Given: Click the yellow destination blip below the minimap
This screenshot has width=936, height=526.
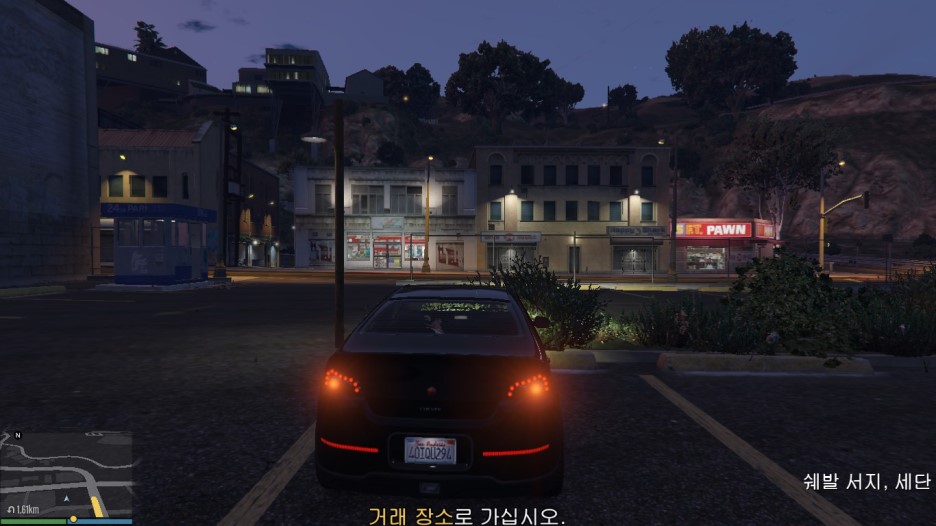Looking at the screenshot, I should [x=73, y=520].
